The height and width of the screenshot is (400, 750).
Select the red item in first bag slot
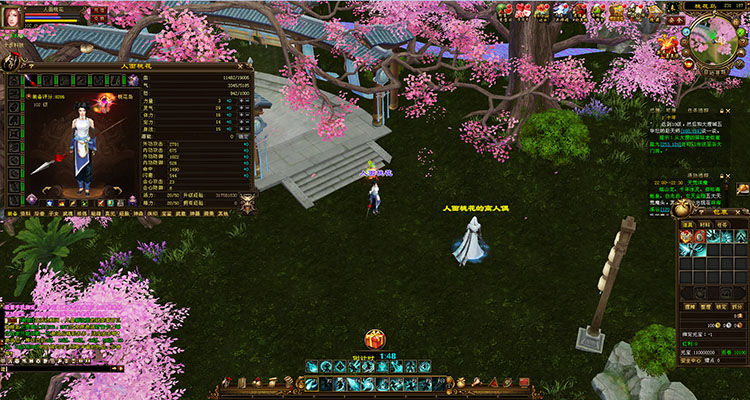point(687,237)
